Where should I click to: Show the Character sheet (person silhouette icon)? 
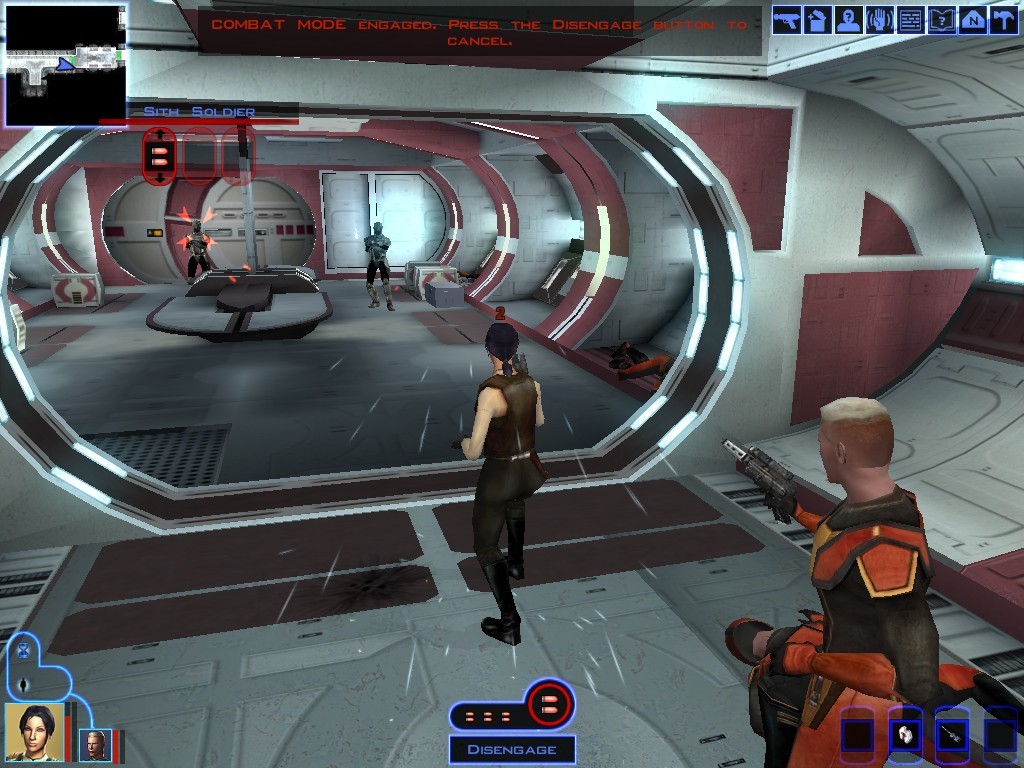pos(849,21)
